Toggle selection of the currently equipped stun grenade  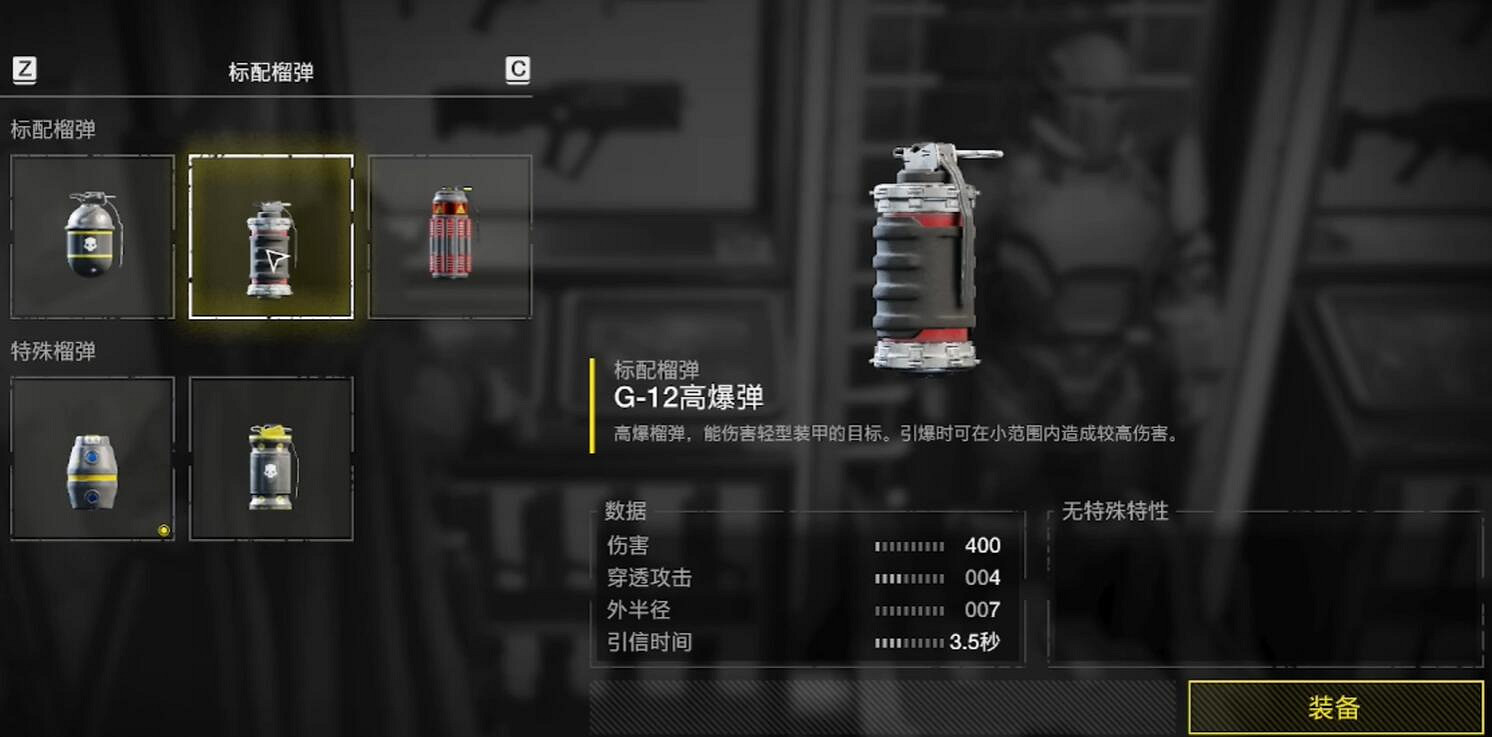[x=91, y=458]
